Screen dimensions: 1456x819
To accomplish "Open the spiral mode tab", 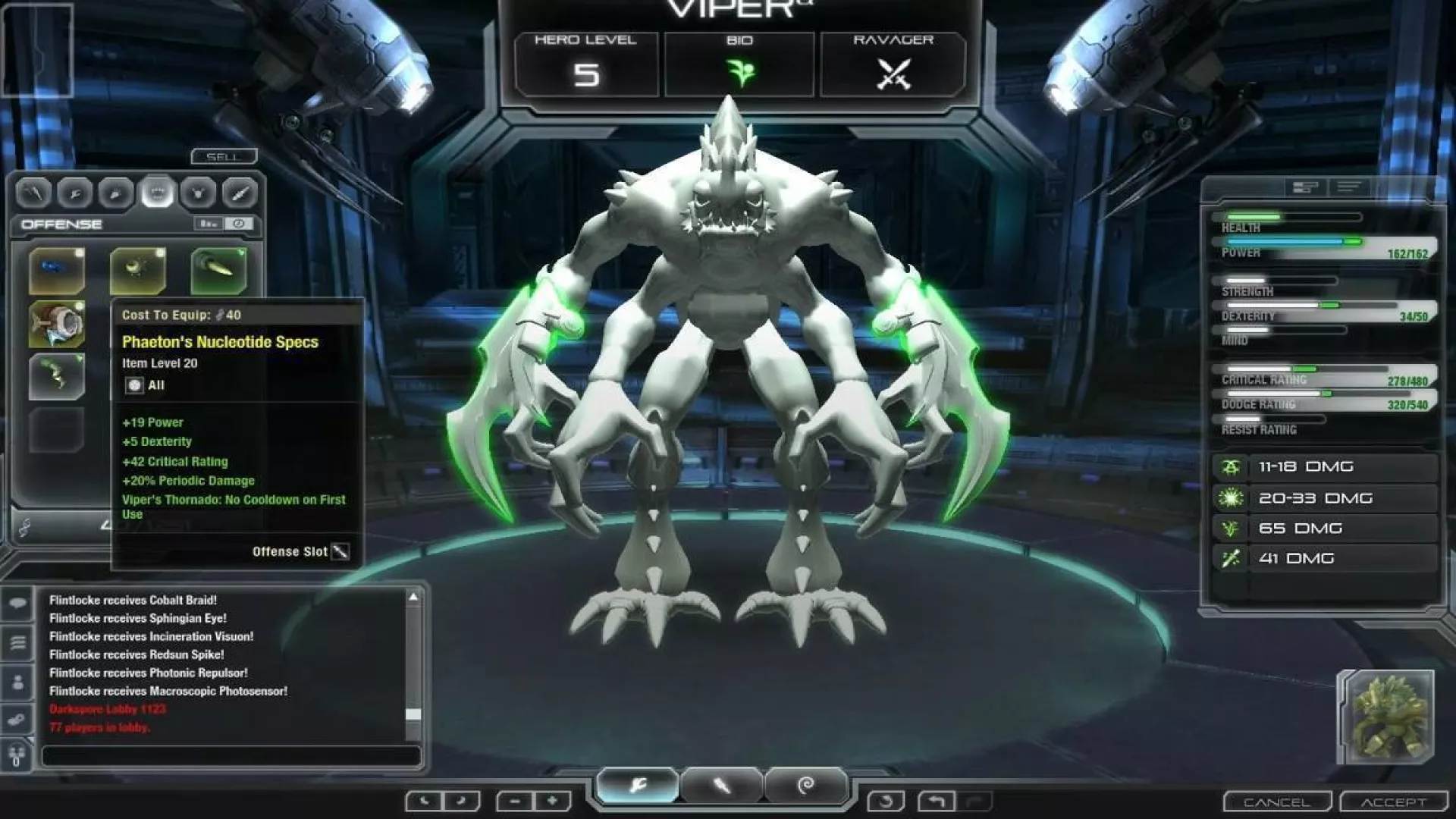I will click(805, 786).
